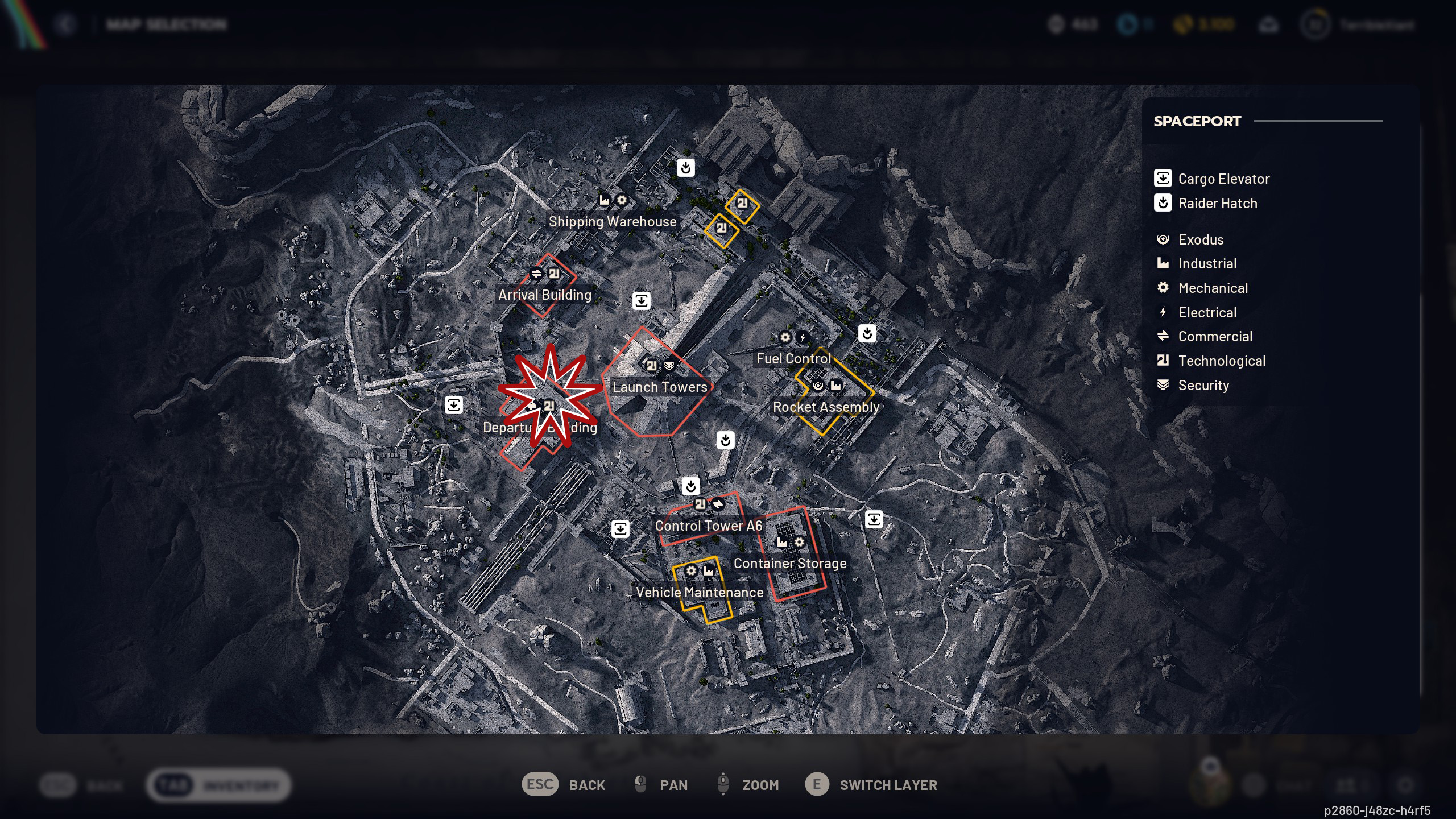The image size is (1456, 819).
Task: Select the Shipping Warehouse map label
Action: [x=613, y=221]
